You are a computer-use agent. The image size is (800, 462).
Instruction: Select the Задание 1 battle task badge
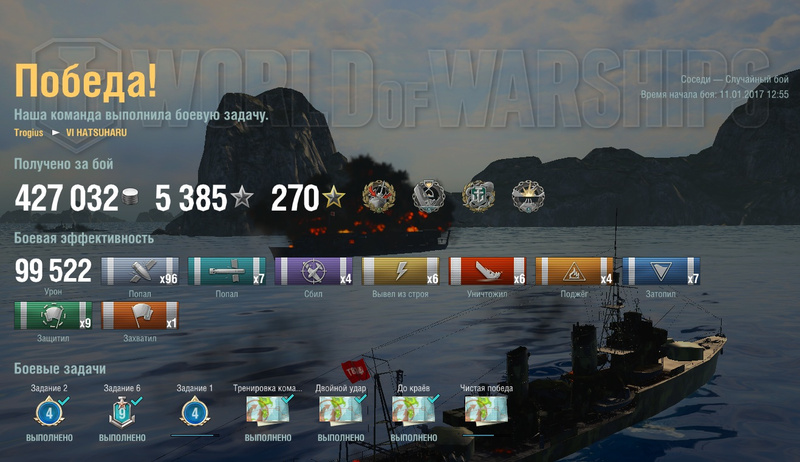point(194,411)
